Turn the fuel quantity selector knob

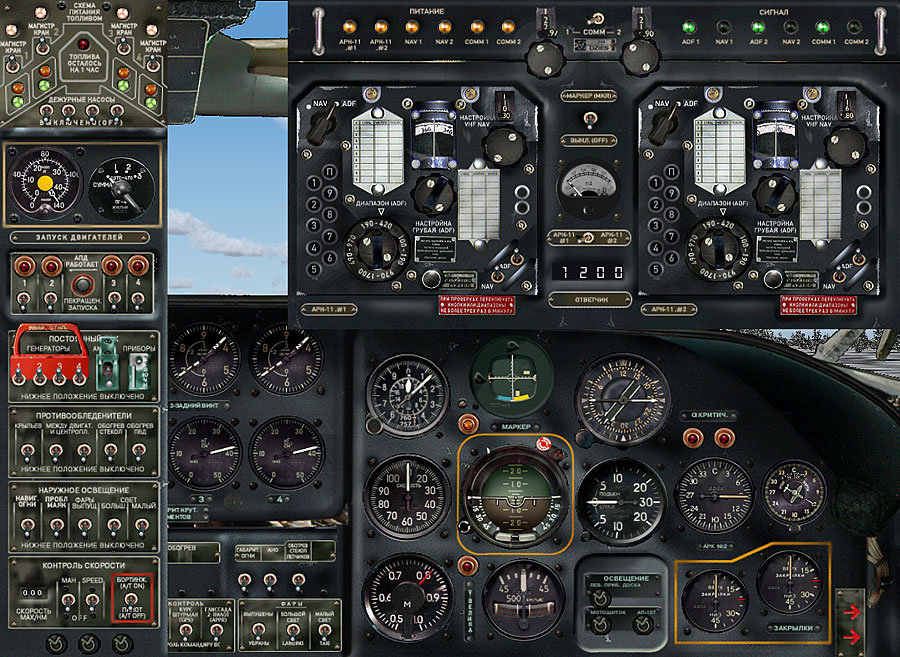tap(120, 189)
